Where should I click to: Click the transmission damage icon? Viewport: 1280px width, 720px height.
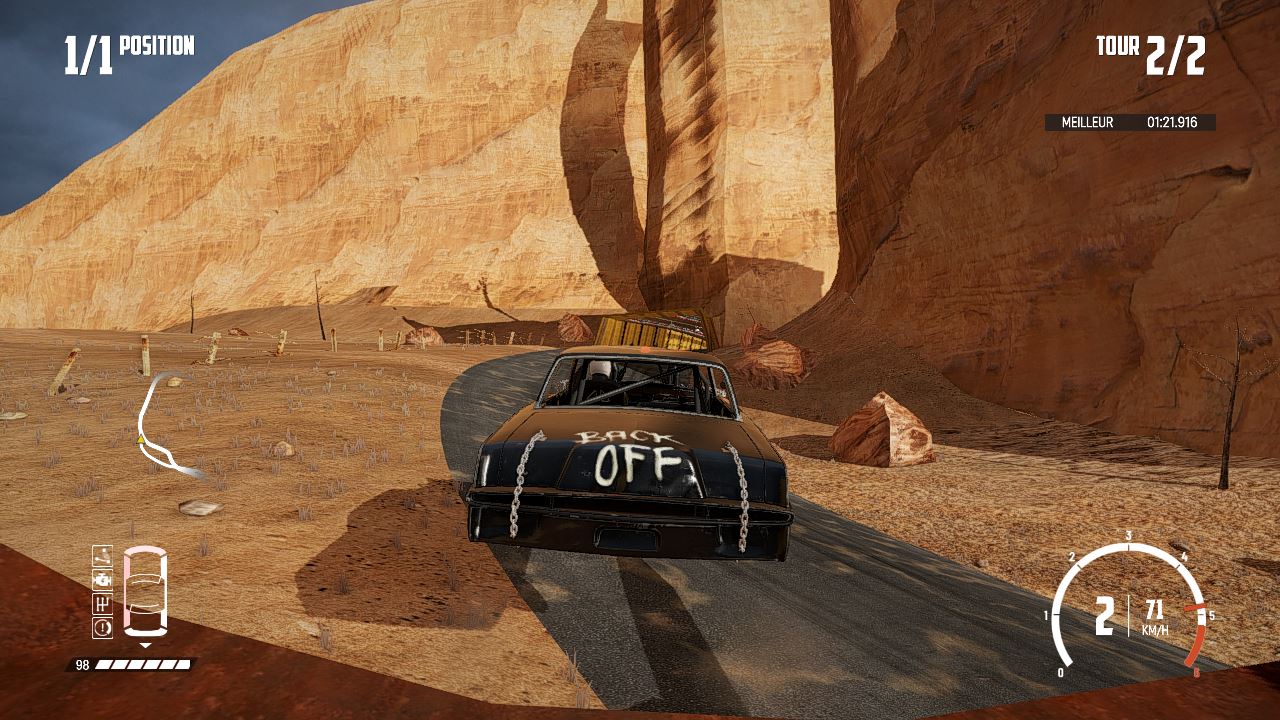(103, 603)
